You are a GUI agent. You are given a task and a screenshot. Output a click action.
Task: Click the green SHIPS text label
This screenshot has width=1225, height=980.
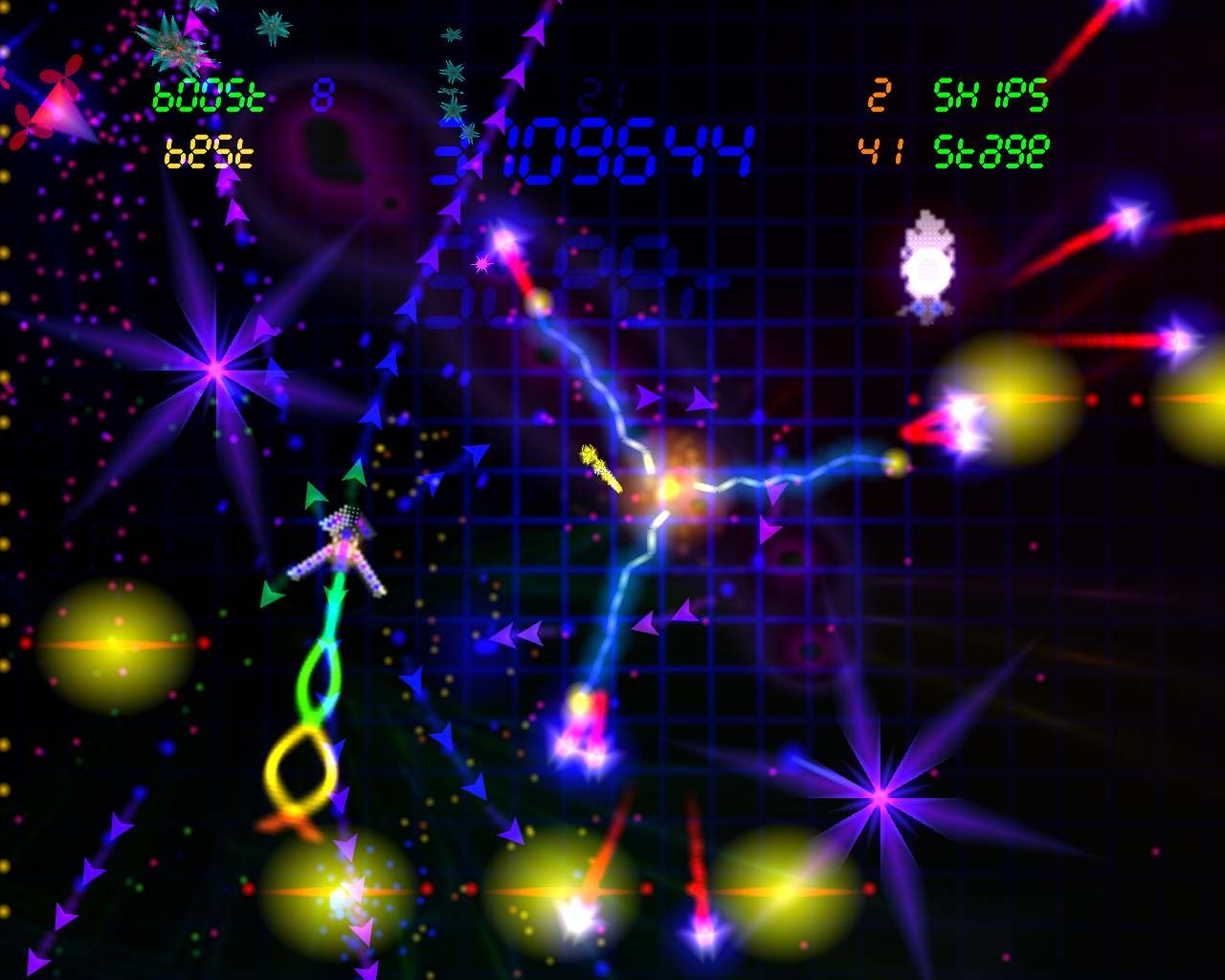[x=991, y=94]
